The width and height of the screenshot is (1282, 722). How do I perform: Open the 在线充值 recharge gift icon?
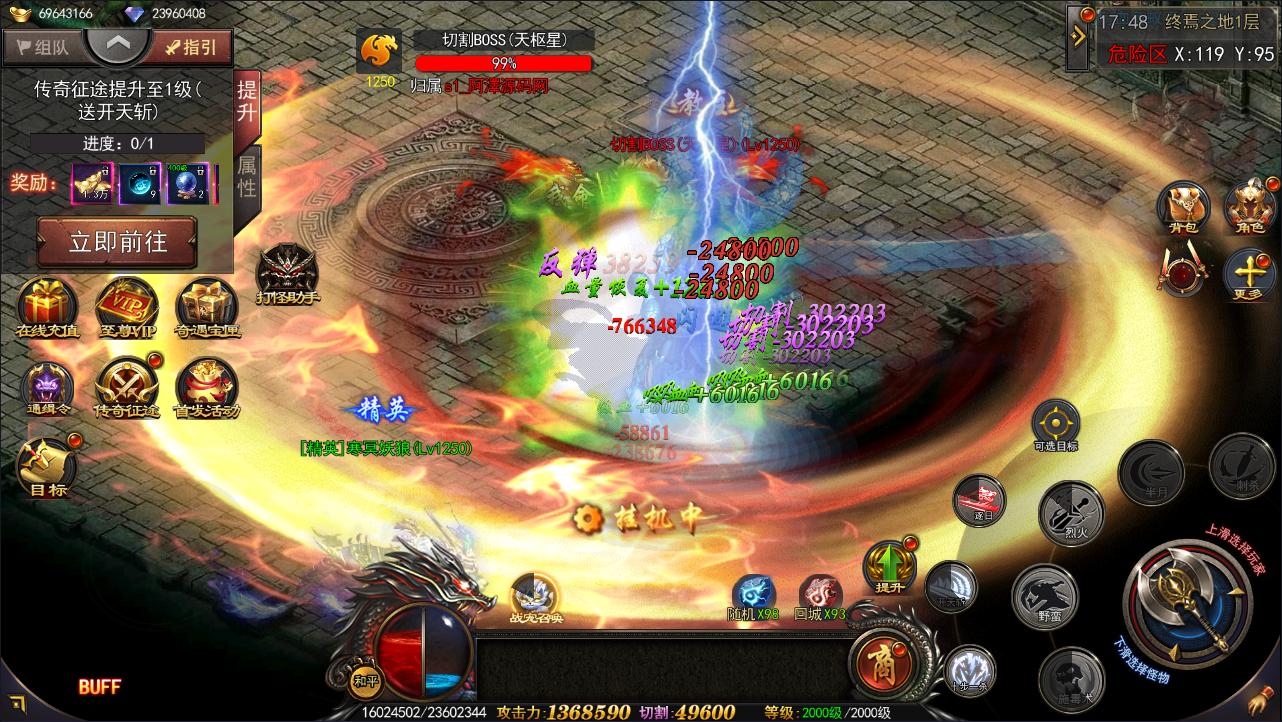(47, 306)
